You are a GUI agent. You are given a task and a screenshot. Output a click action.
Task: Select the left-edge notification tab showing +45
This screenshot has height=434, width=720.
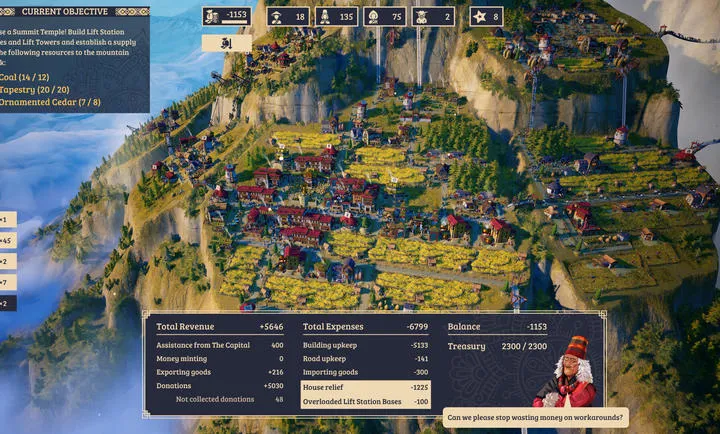point(8,240)
